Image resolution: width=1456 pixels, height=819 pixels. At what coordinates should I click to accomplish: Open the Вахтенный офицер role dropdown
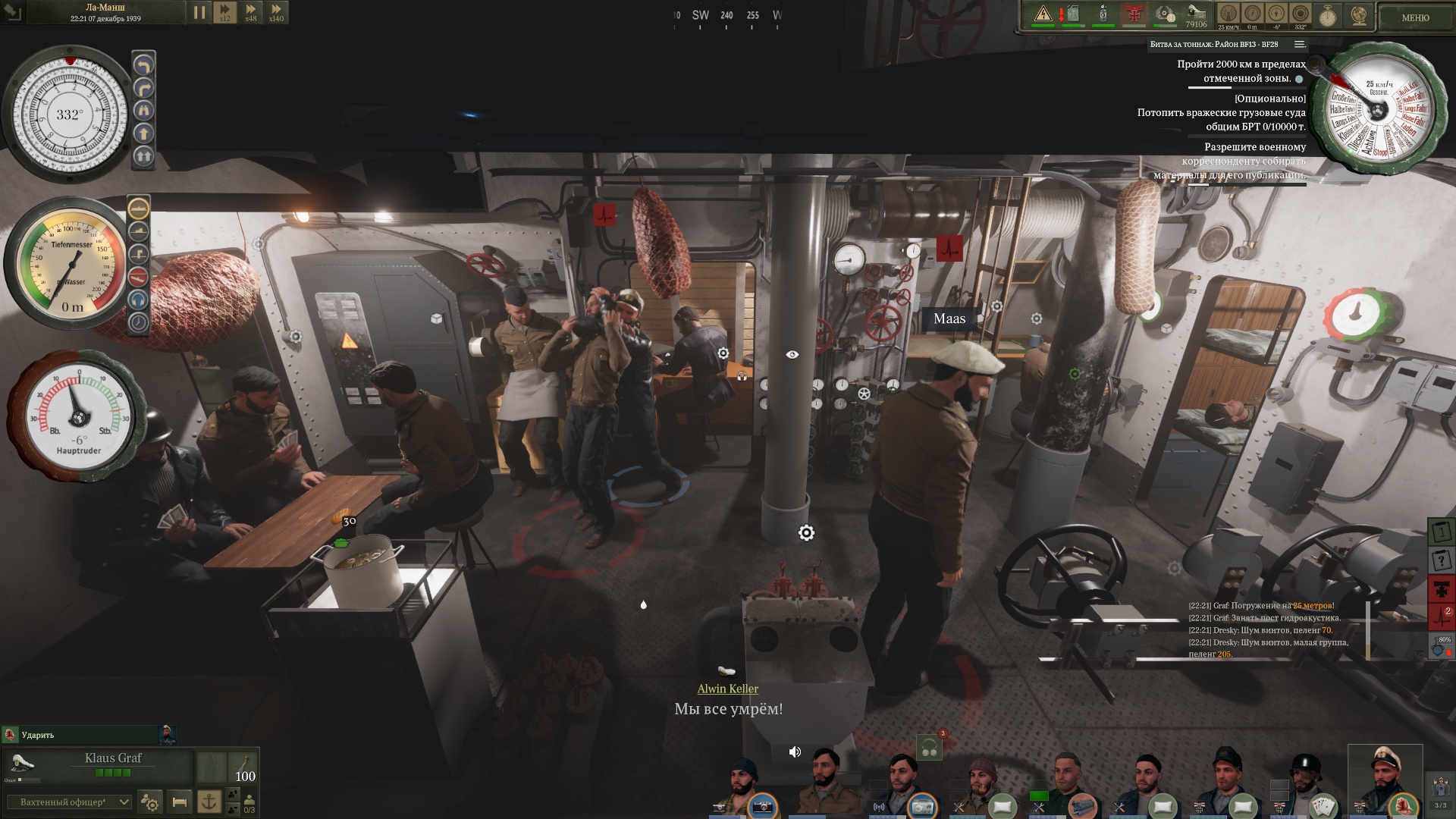68,802
